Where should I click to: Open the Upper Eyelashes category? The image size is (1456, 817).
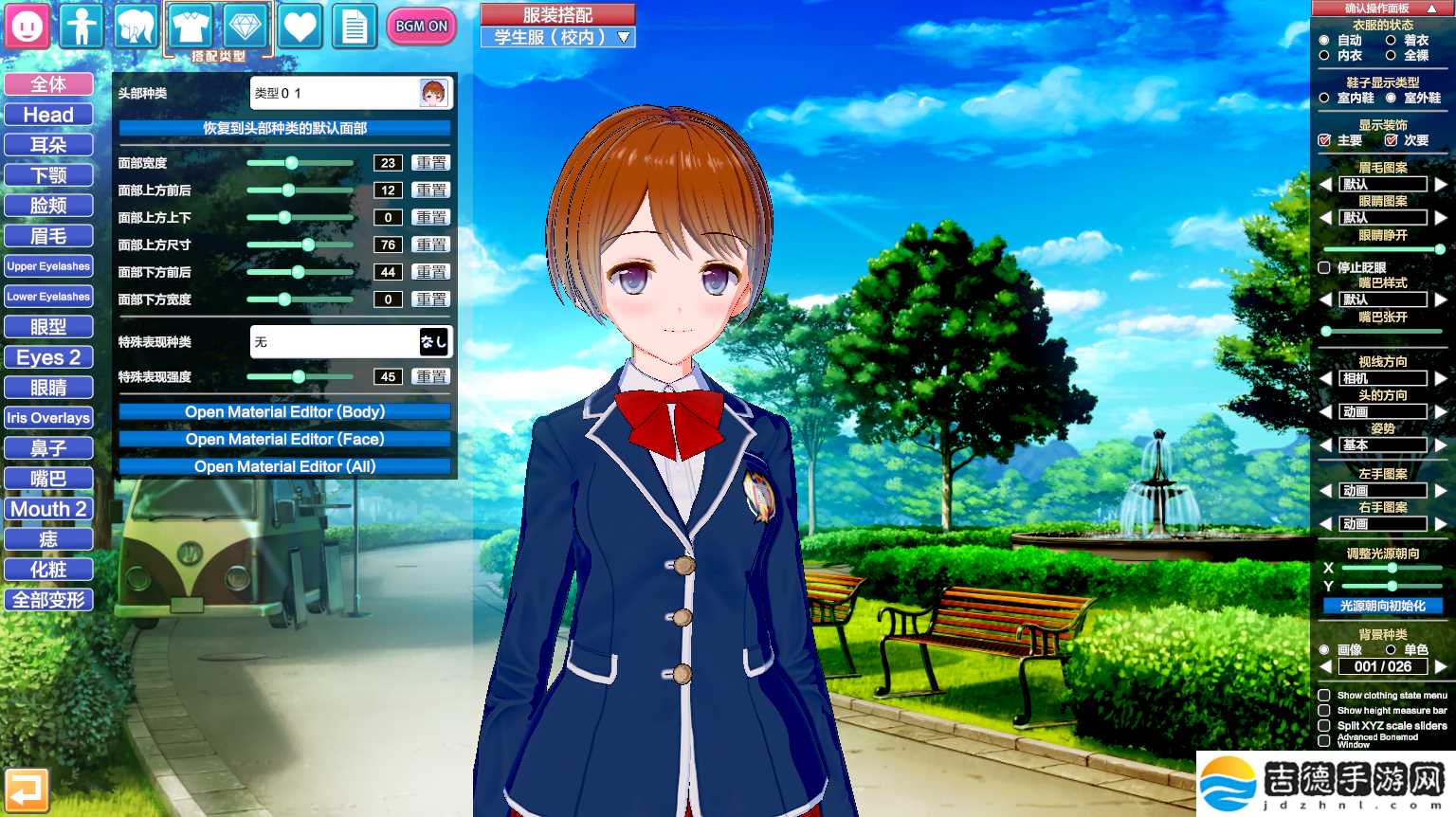48,266
